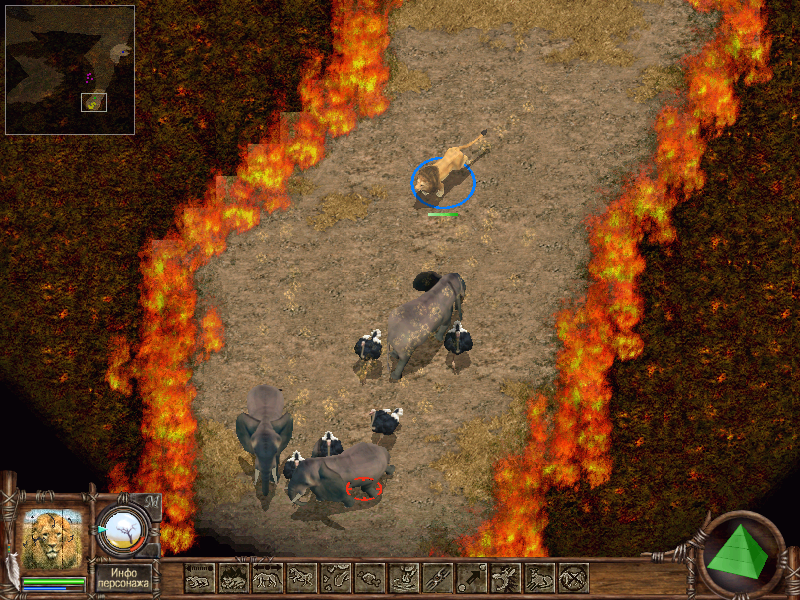800x600 pixels.
Task: Select the walking lion movement icon
Action: [x=268, y=578]
